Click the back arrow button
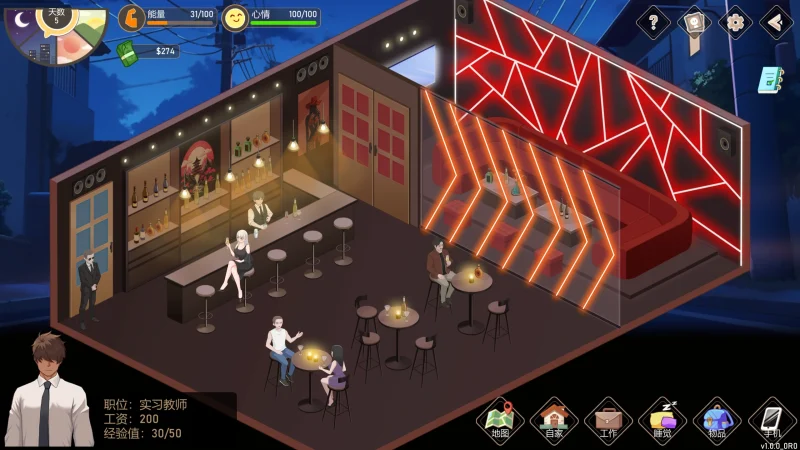The height and width of the screenshot is (450, 800). pos(776,21)
